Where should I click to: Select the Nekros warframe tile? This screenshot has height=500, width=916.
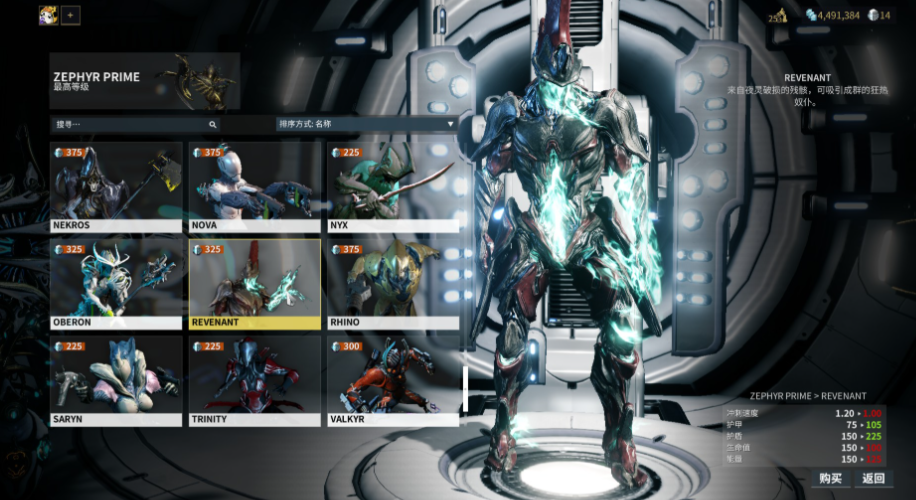point(116,186)
